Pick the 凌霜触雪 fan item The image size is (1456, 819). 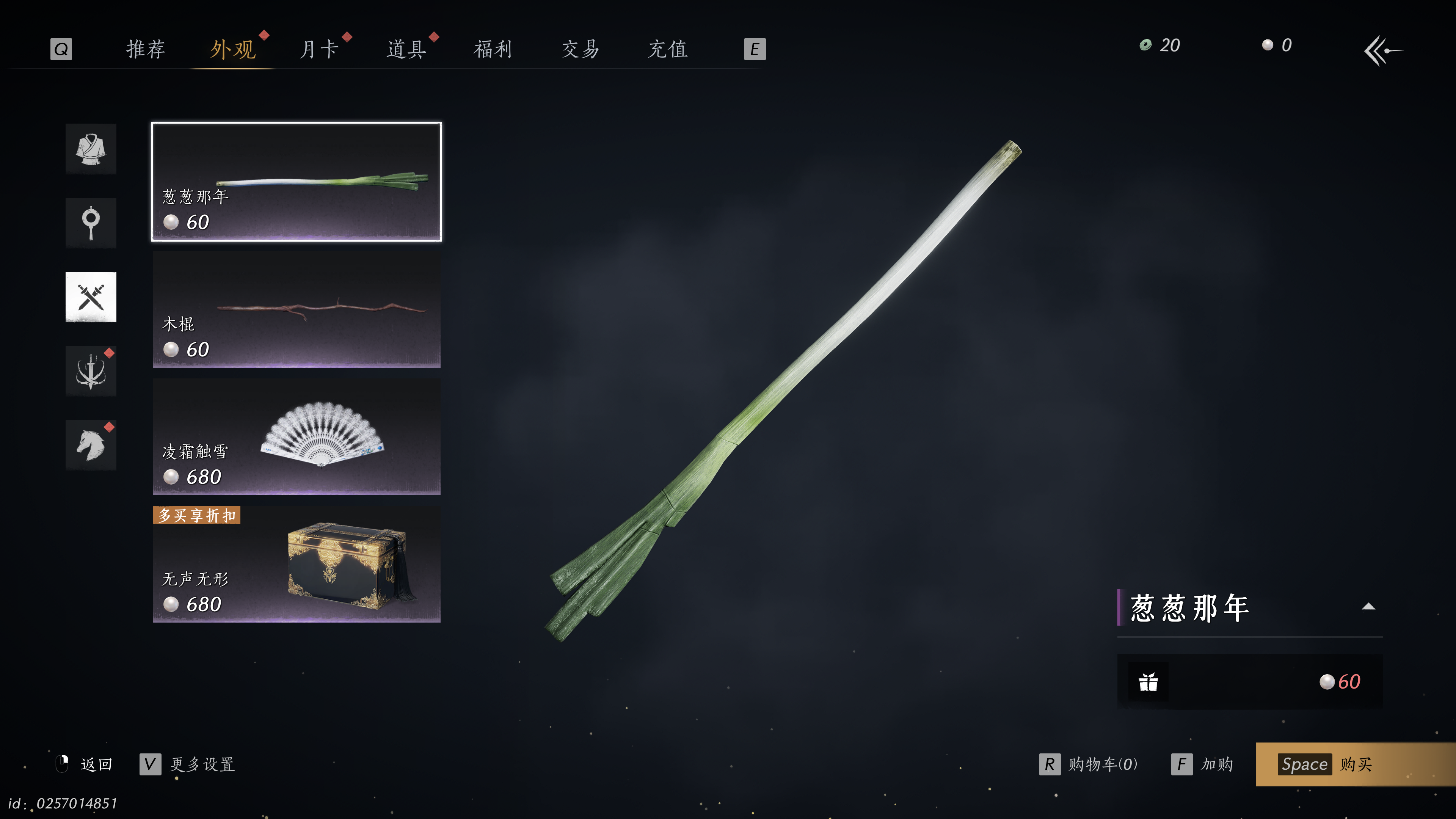click(x=296, y=436)
